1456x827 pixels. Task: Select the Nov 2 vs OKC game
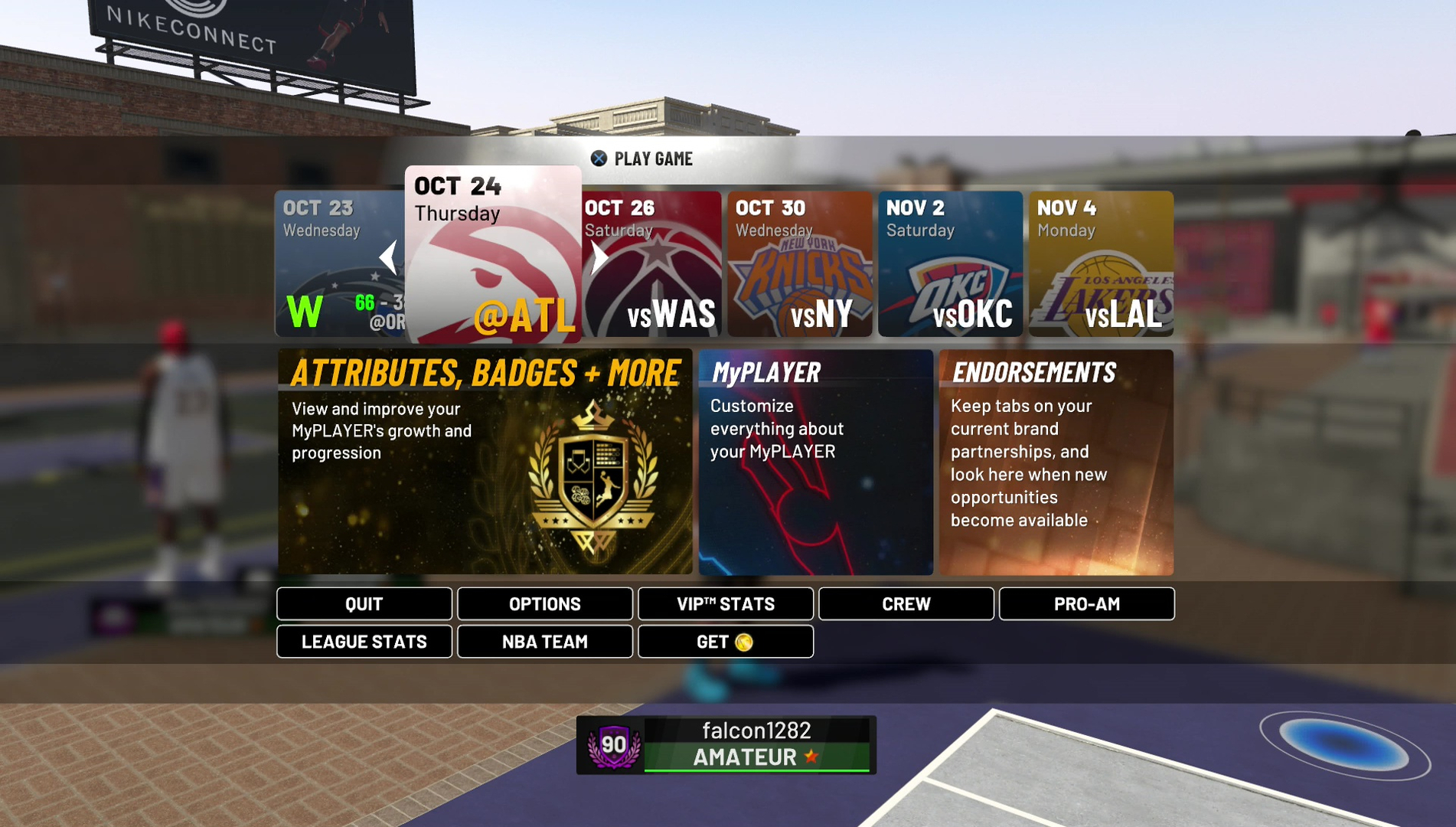950,264
